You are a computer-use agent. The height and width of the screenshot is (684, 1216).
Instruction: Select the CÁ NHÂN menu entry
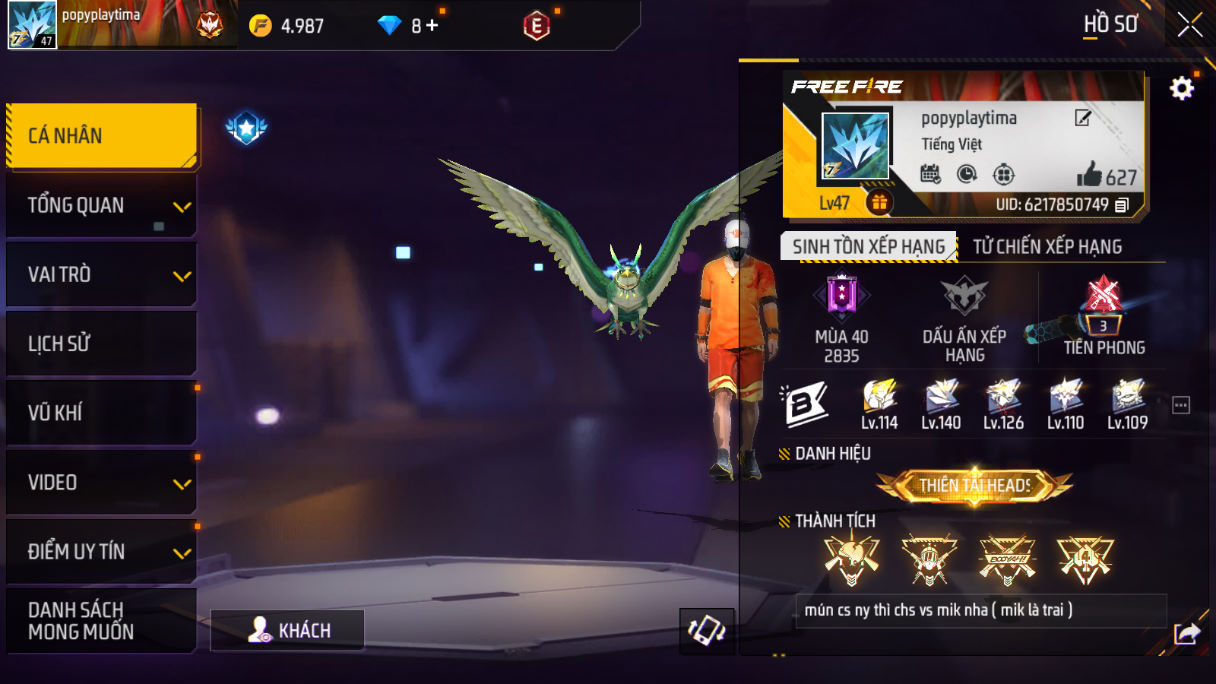100,136
